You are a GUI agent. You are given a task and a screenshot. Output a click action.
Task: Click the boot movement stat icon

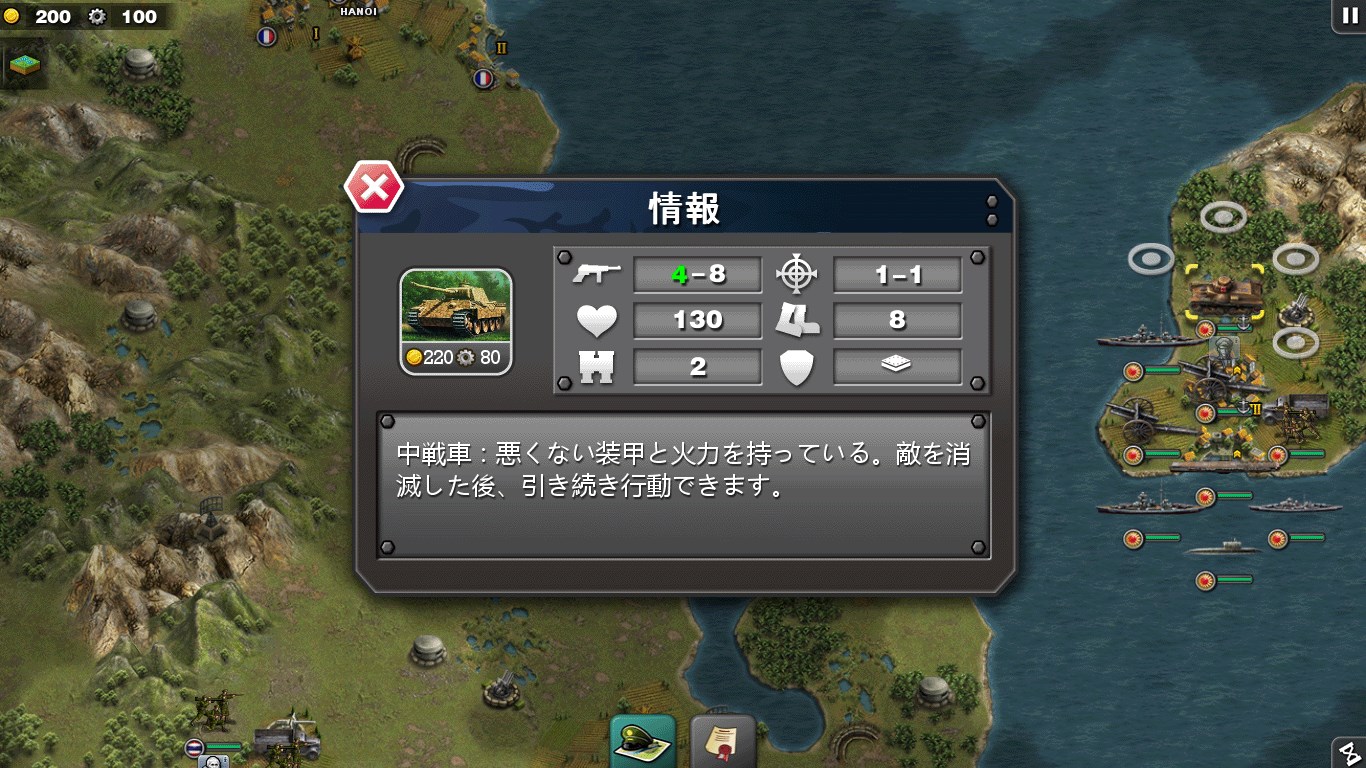click(x=798, y=320)
